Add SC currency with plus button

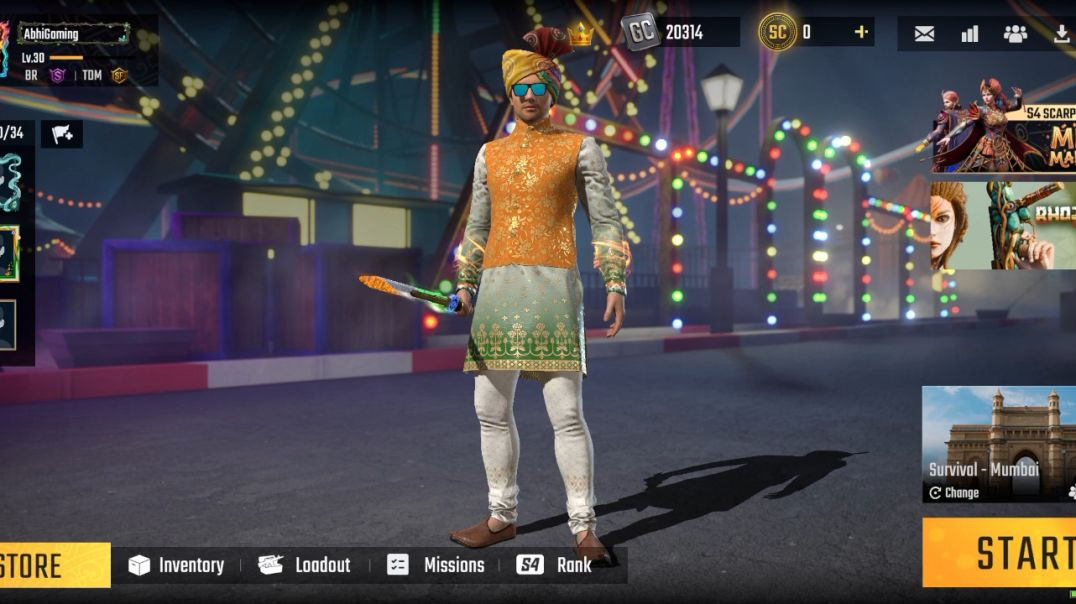click(860, 32)
